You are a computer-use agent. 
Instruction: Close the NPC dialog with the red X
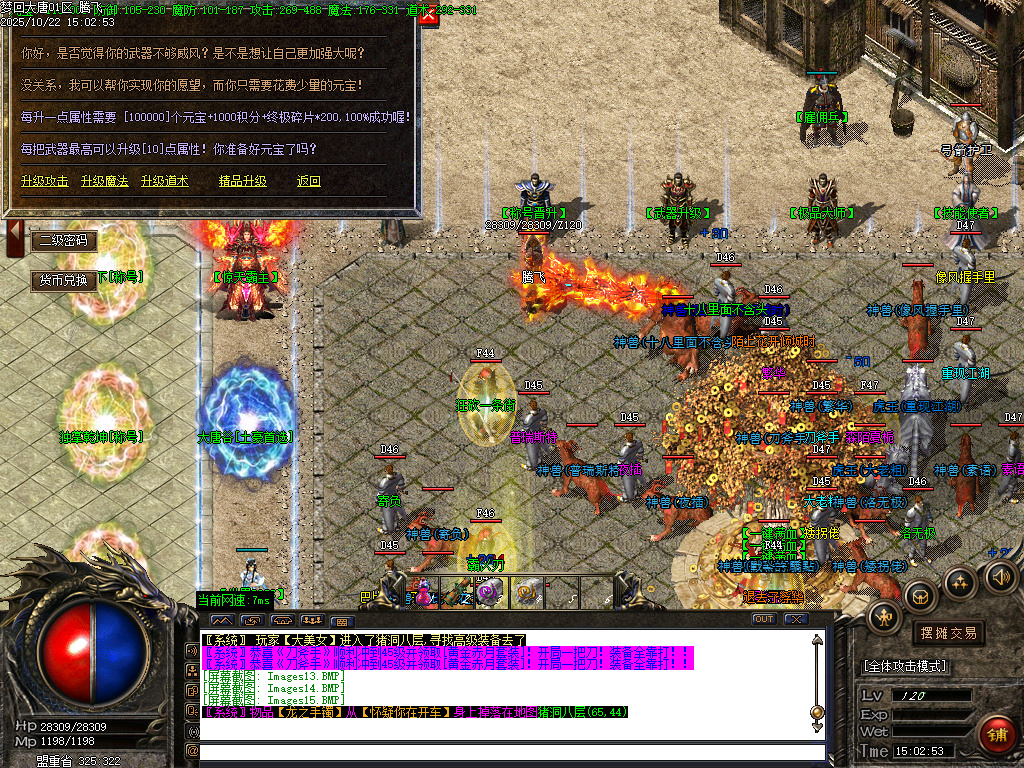(x=429, y=17)
